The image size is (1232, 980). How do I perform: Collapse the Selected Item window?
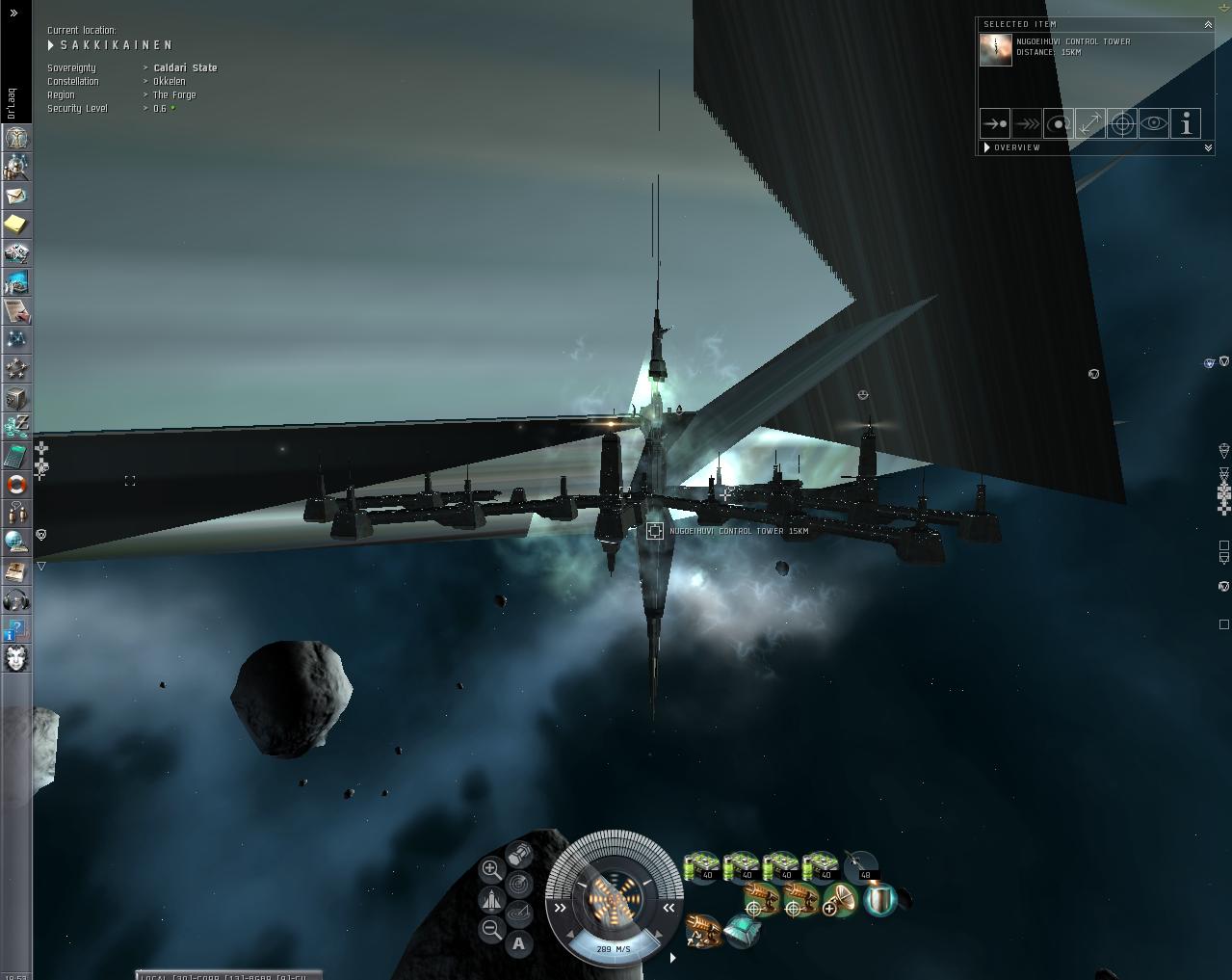tap(1208, 24)
